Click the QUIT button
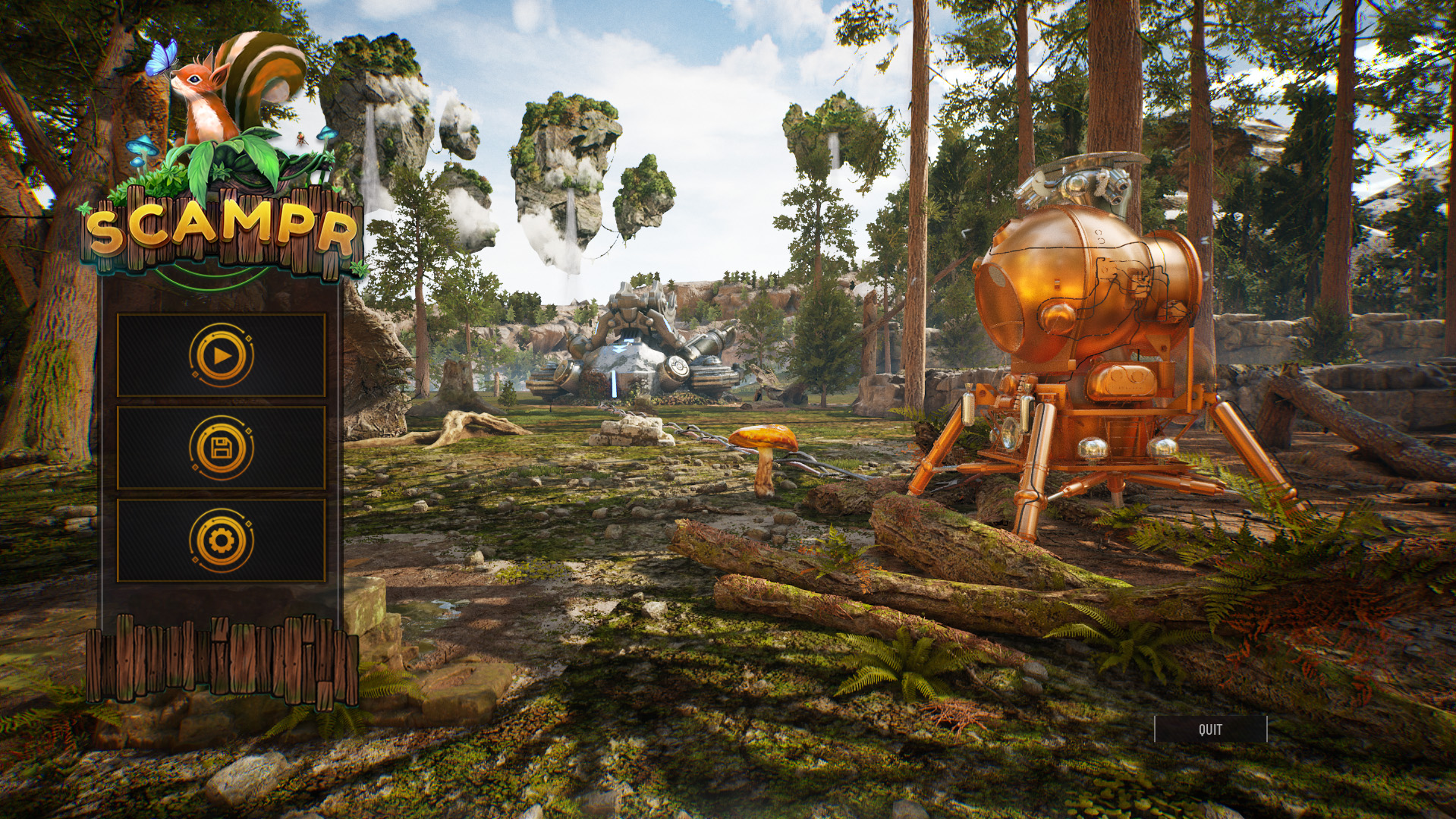Image resolution: width=1456 pixels, height=819 pixels. [1210, 729]
